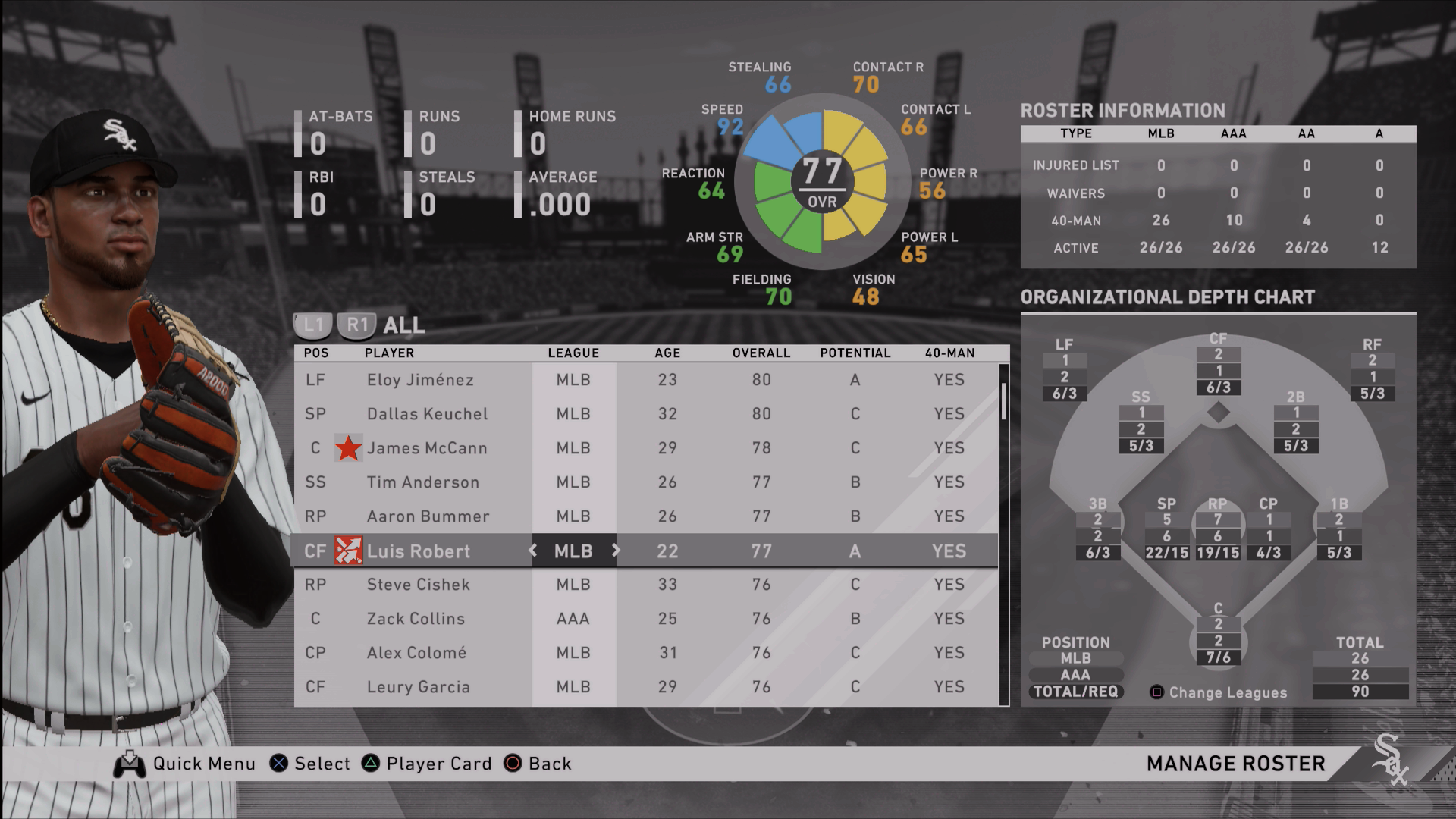This screenshot has height=819, width=1456.
Task: Choose Dallas Keuchel in the player list
Action: pyautogui.click(x=427, y=414)
